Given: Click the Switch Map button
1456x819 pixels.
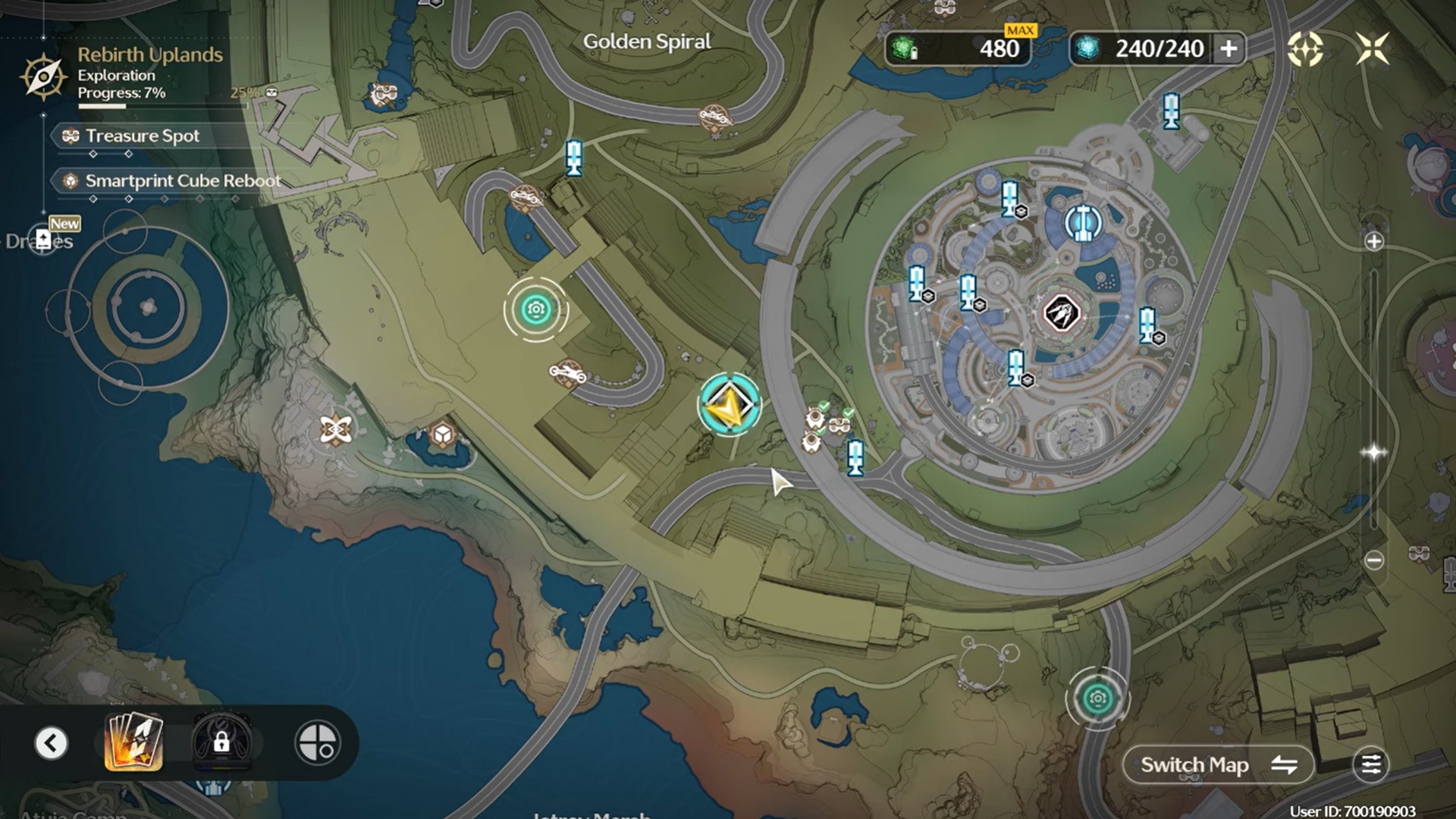Looking at the screenshot, I should point(1218,765).
